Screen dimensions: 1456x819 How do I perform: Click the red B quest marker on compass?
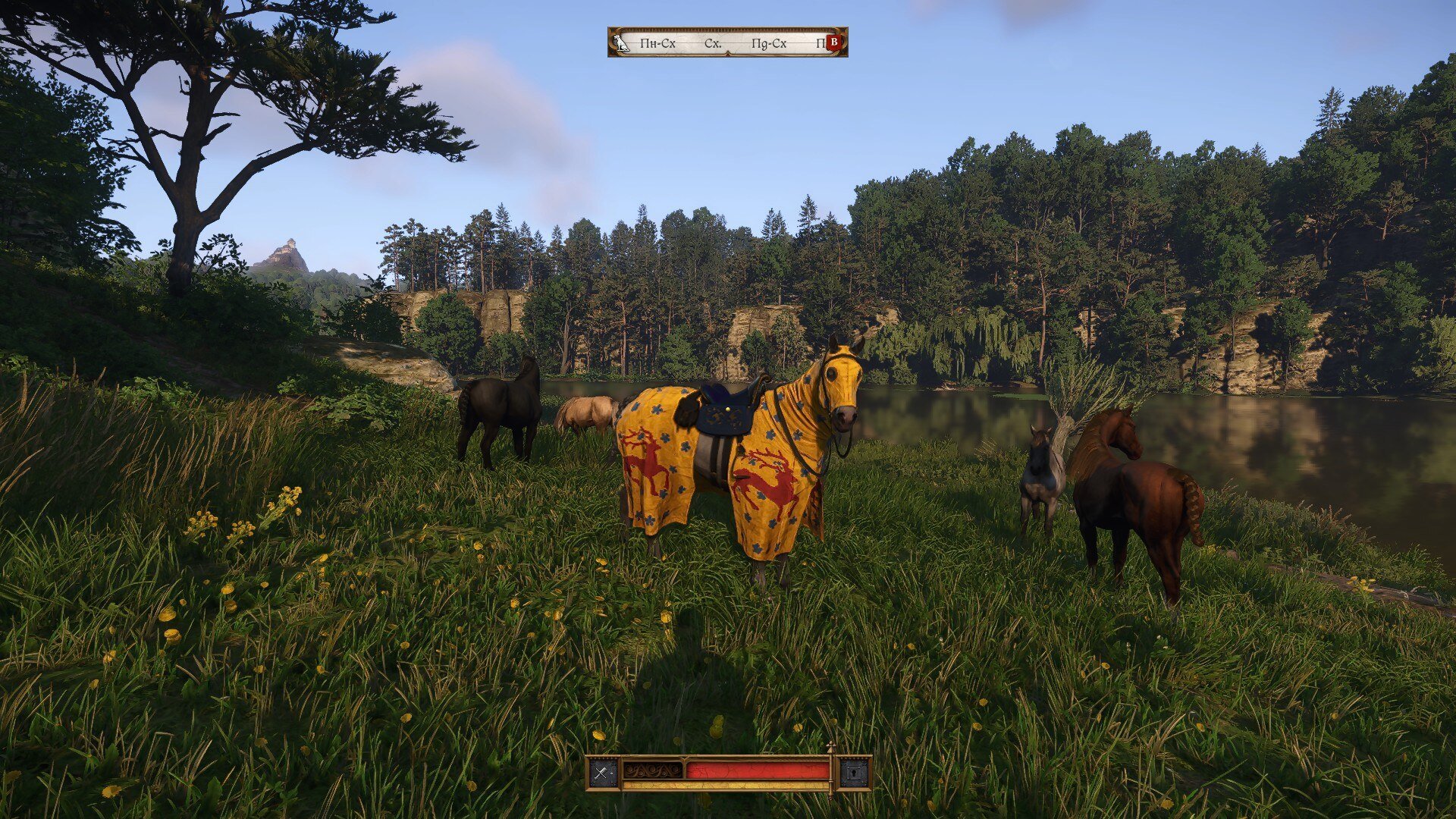click(833, 42)
